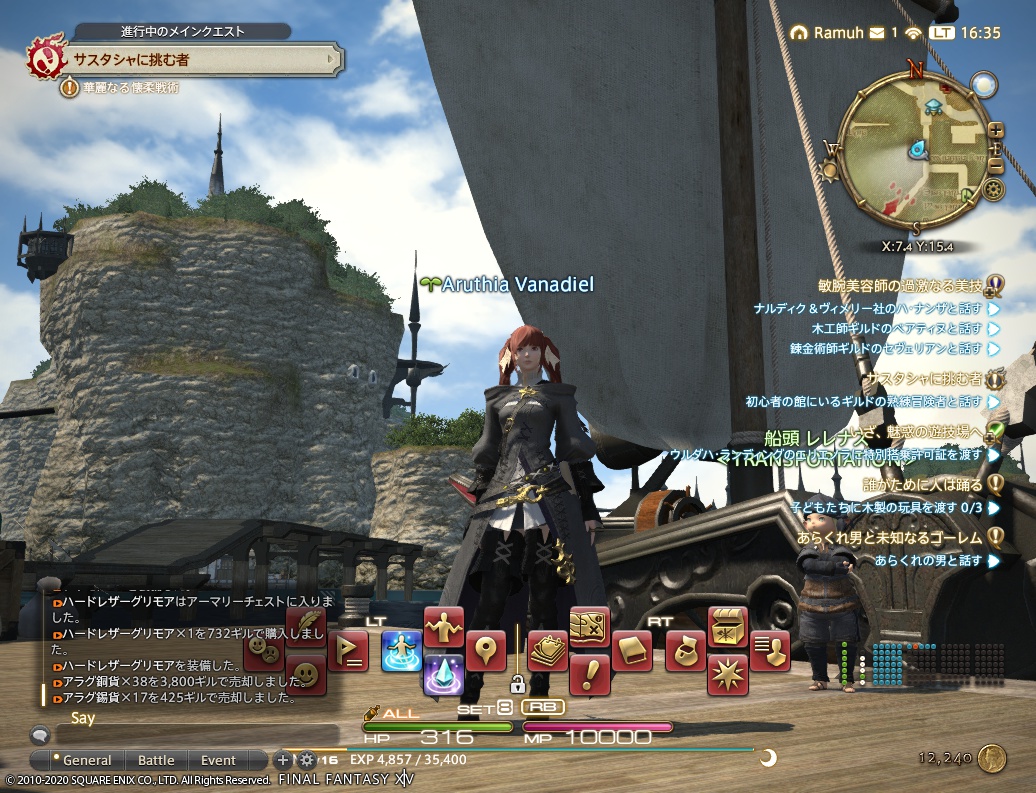Open the inventory bag hotbar icon
The image size is (1036, 793).
(685, 651)
